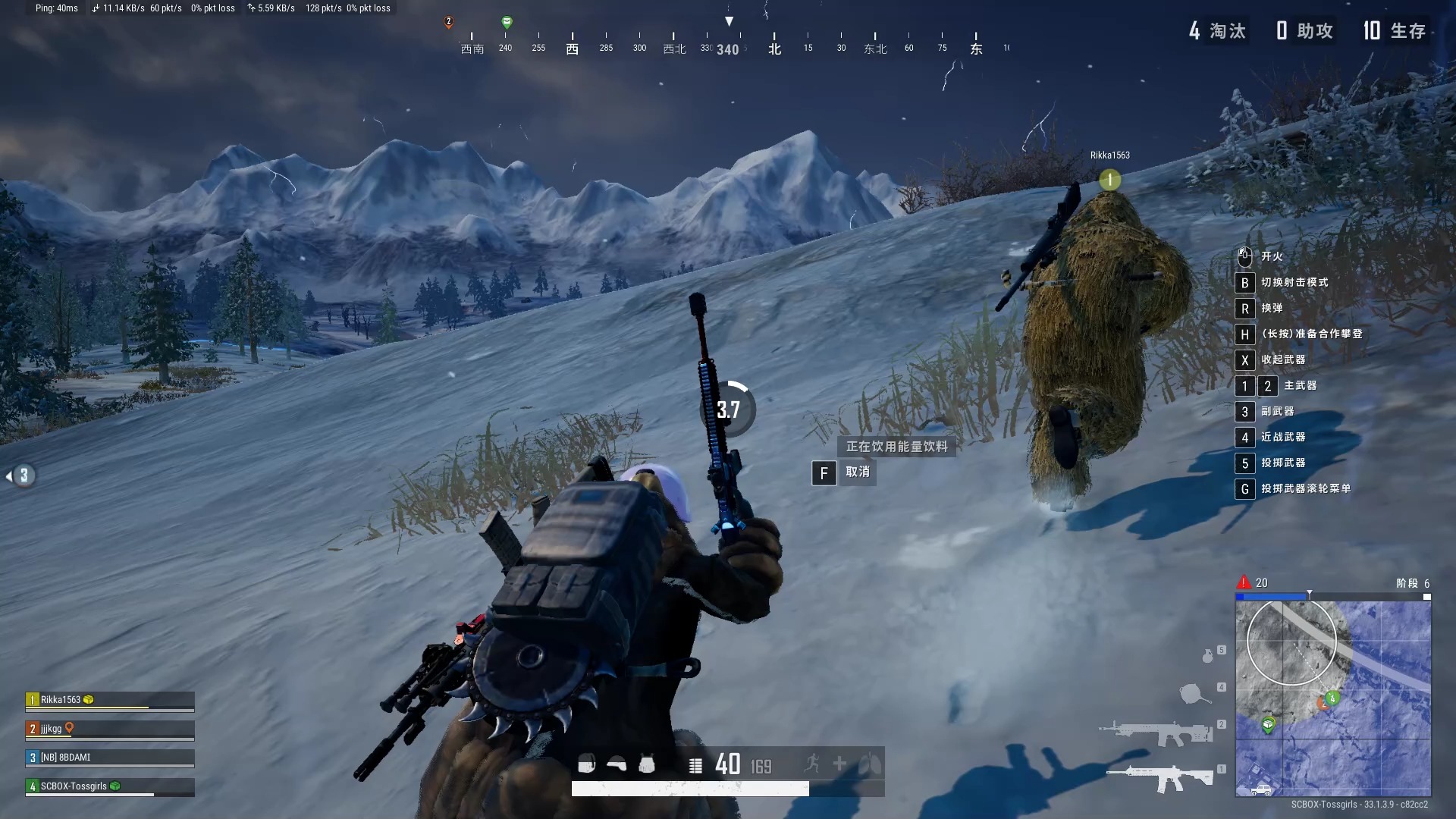The height and width of the screenshot is (819, 1456).
Task: Click the helmet status icon
Action: [x=617, y=764]
